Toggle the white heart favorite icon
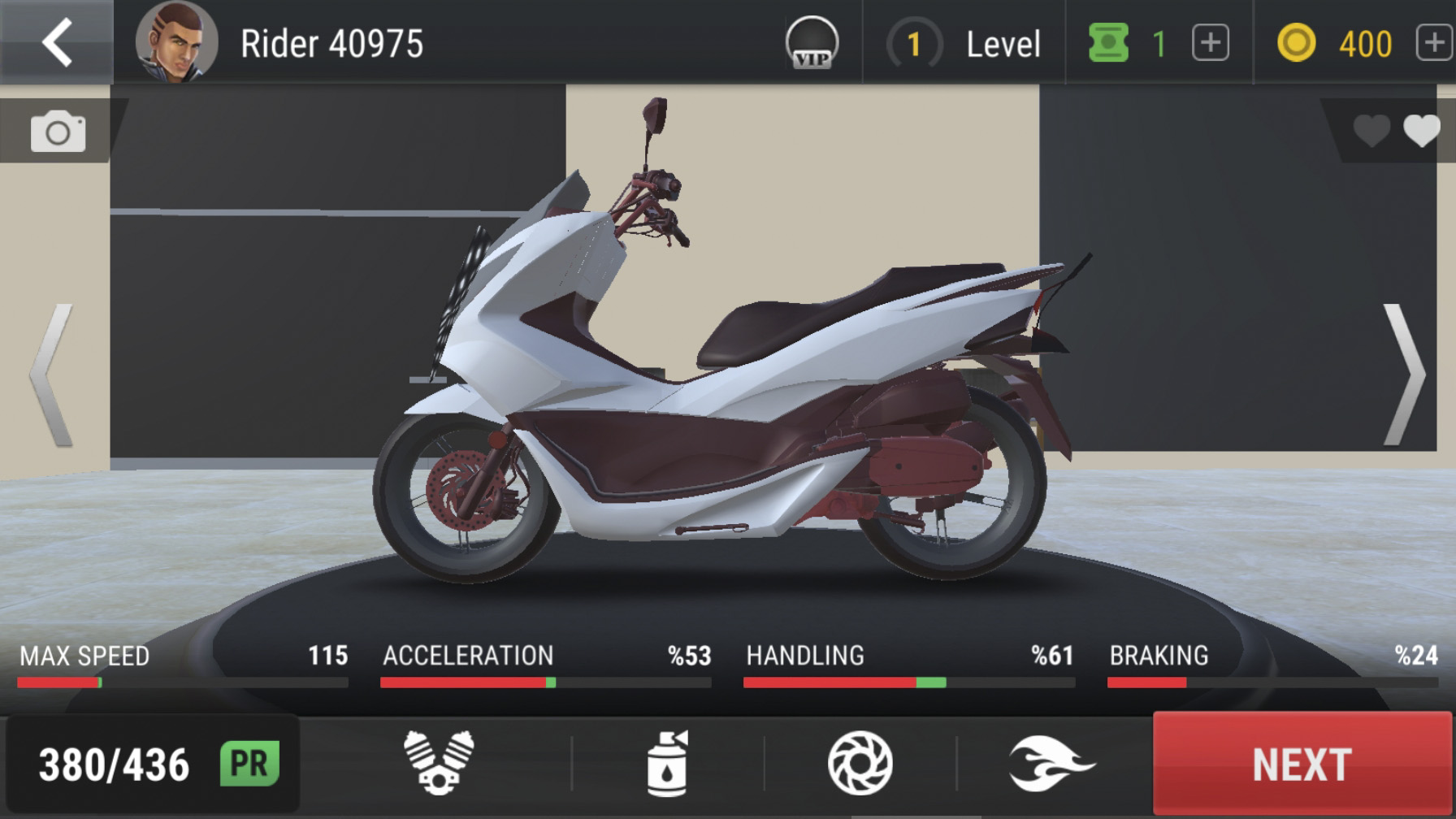 pyautogui.click(x=1421, y=131)
